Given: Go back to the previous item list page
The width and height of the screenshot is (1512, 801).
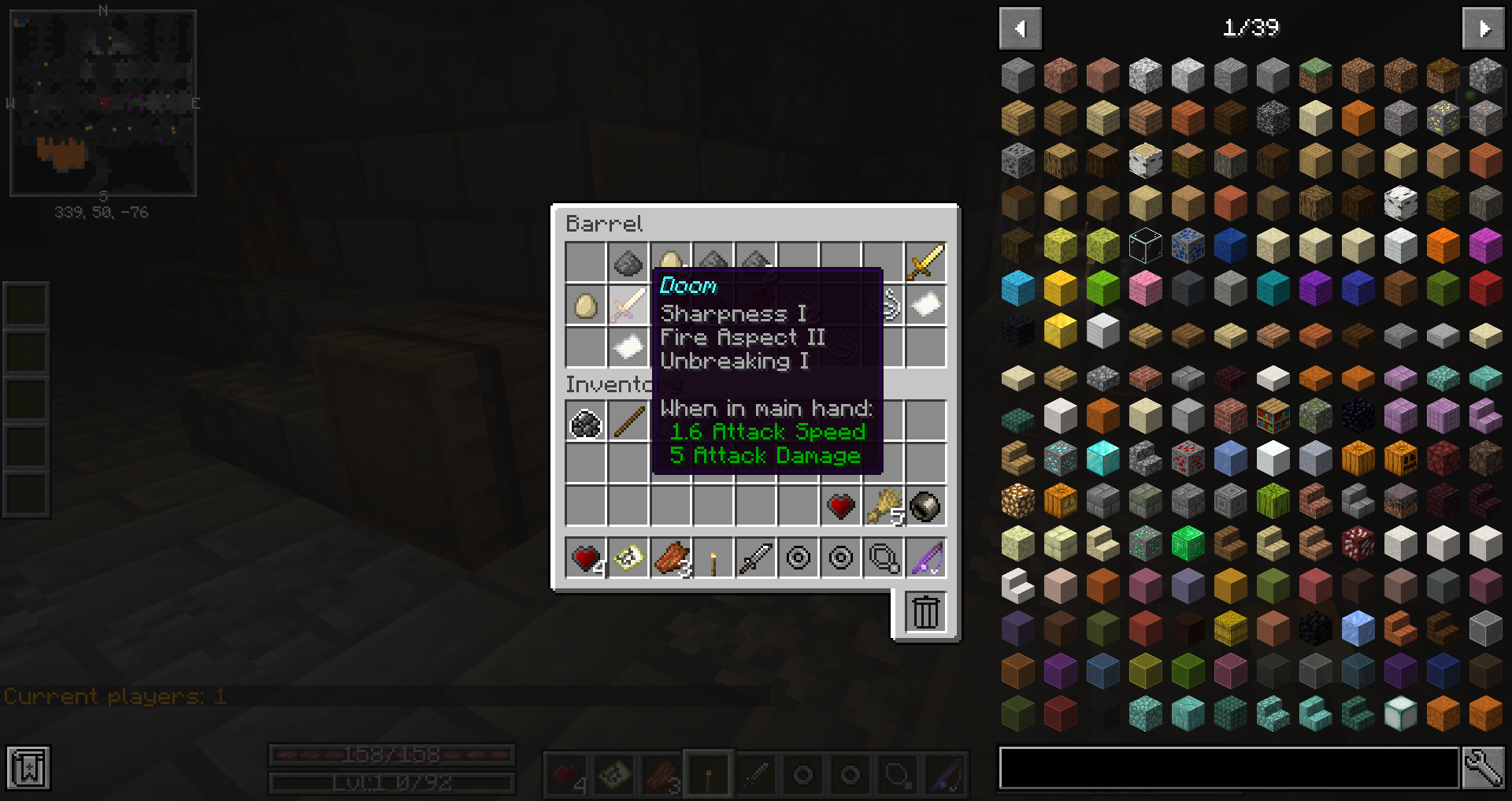Looking at the screenshot, I should [x=1020, y=28].
